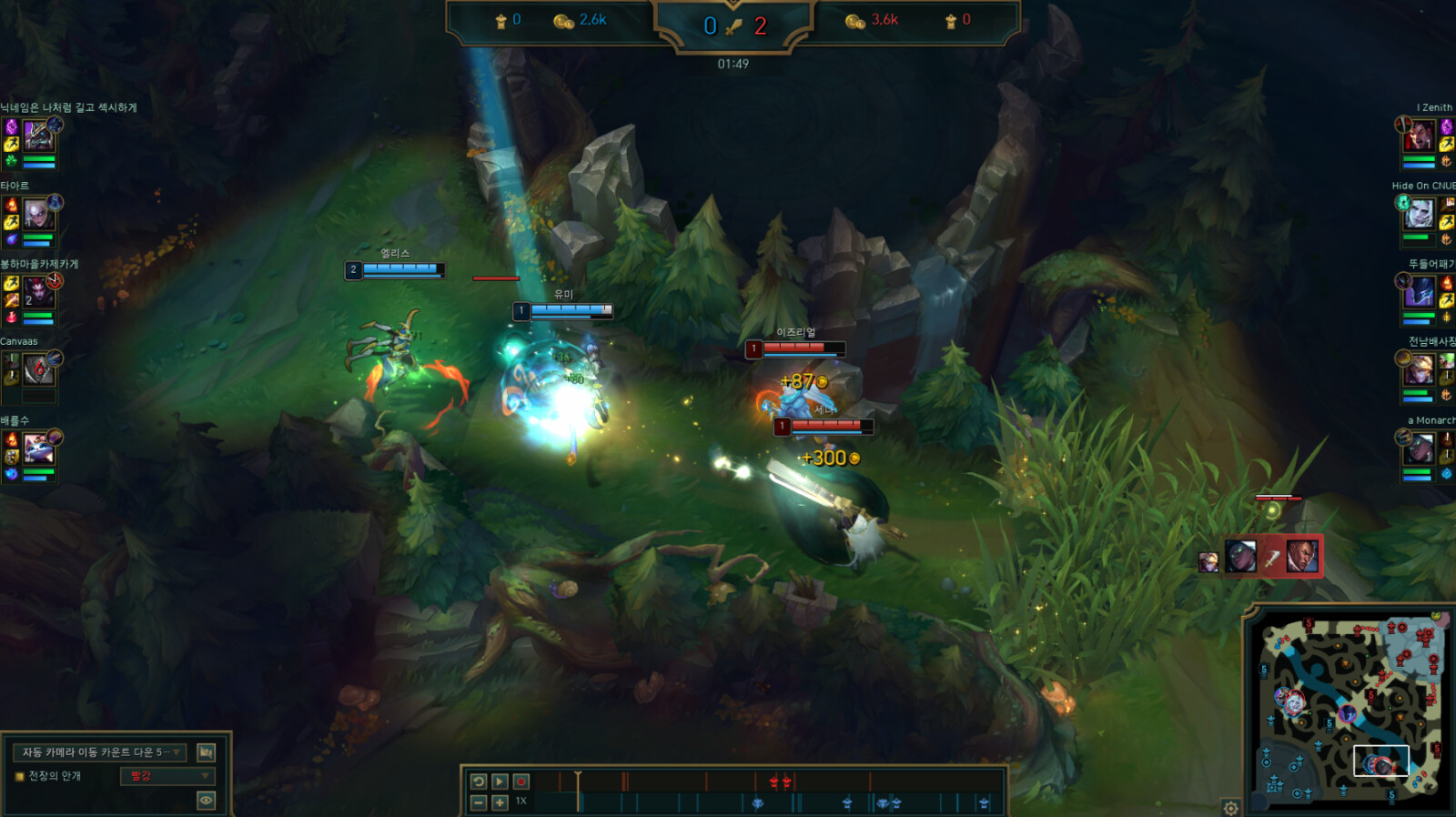Select the Canvaas player portrait
The width and height of the screenshot is (1456, 817).
[x=38, y=370]
